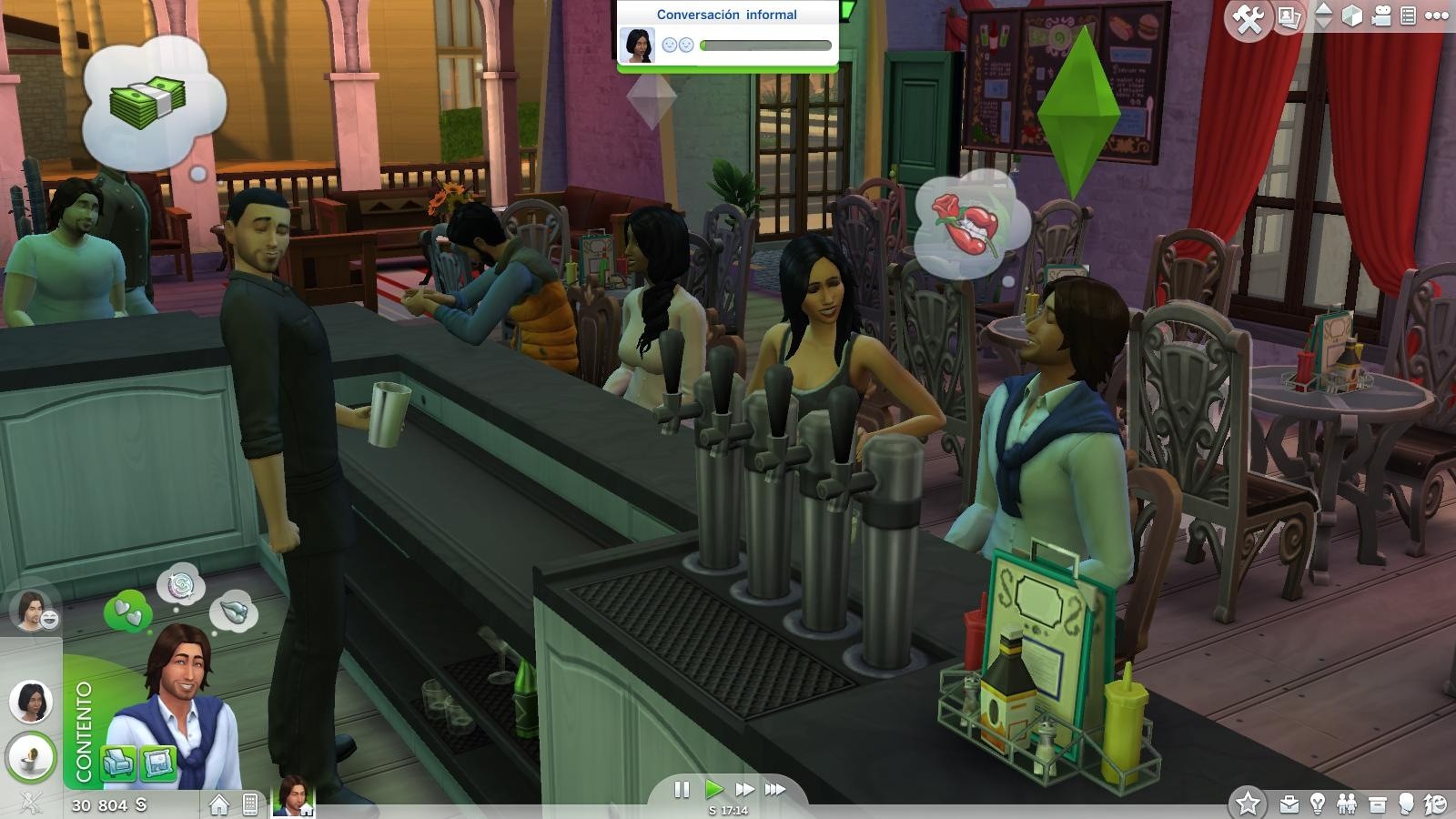Start video recording with the camera icon

(1381, 15)
